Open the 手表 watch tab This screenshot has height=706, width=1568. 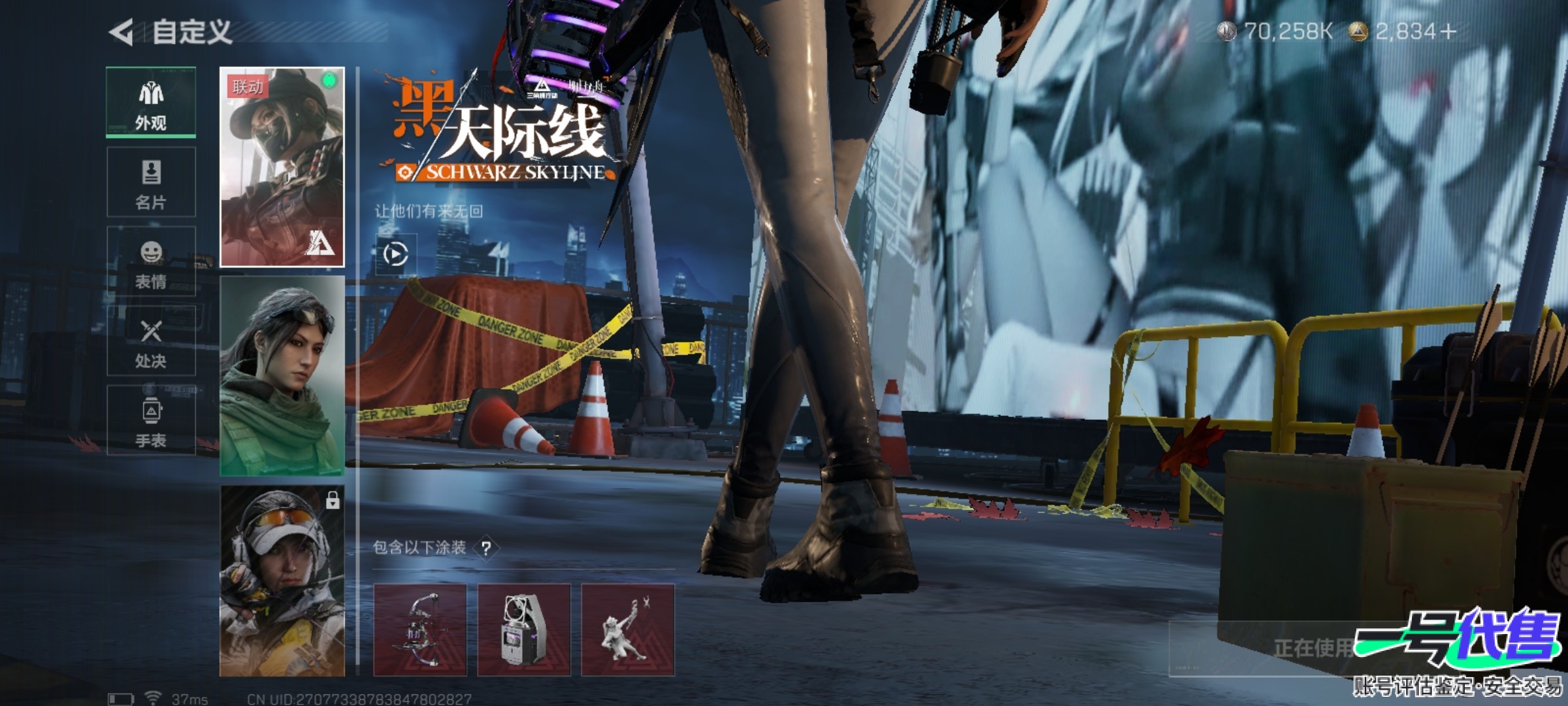151,420
